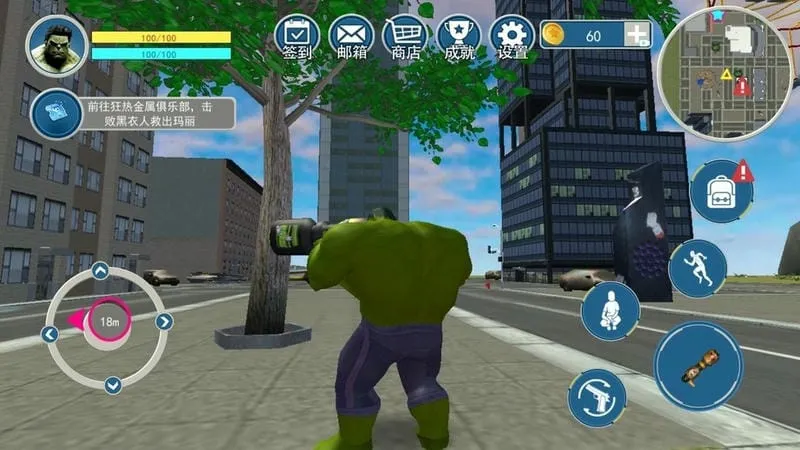Open the backpack inventory

(722, 191)
